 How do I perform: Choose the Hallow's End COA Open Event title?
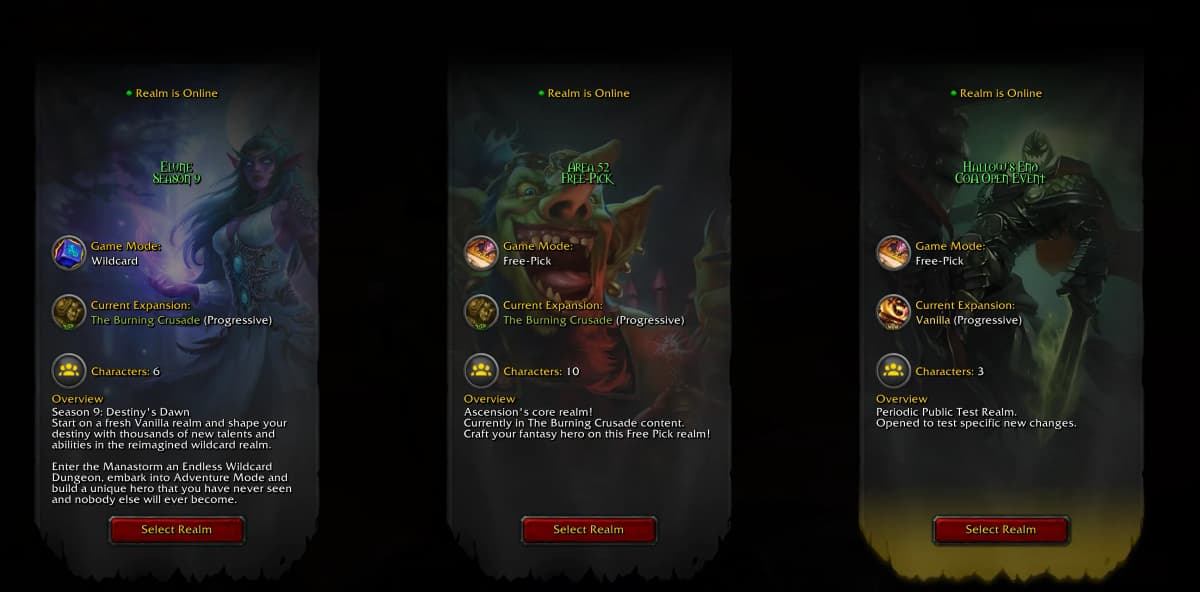click(x=1000, y=172)
